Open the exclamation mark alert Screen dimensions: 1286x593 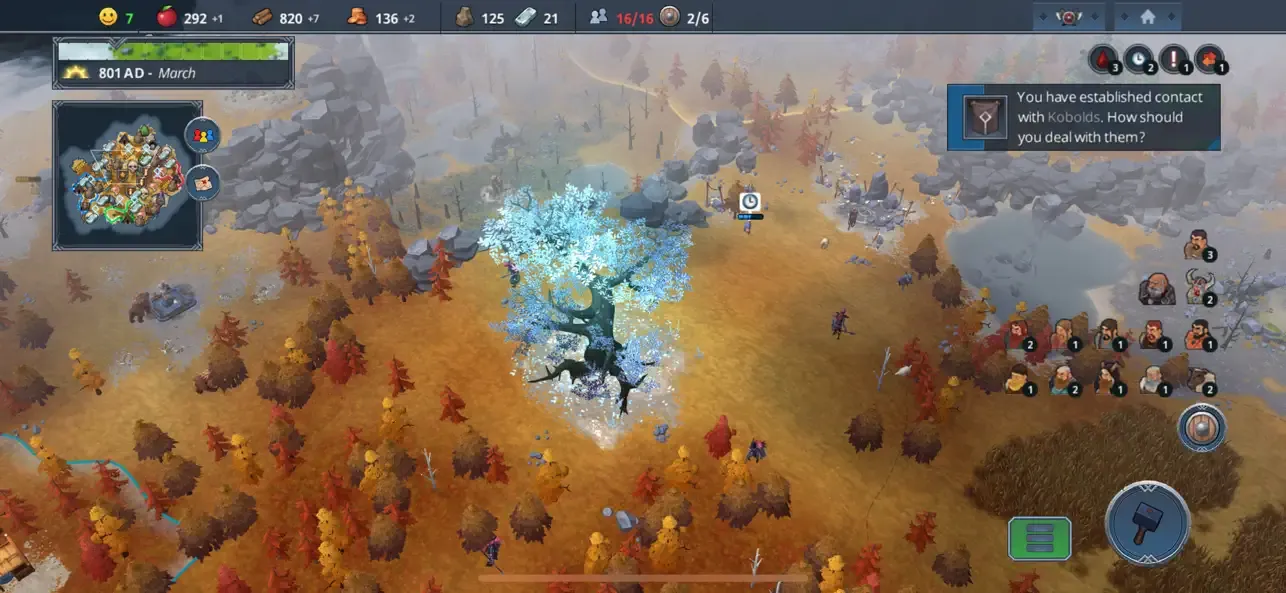tap(1174, 59)
